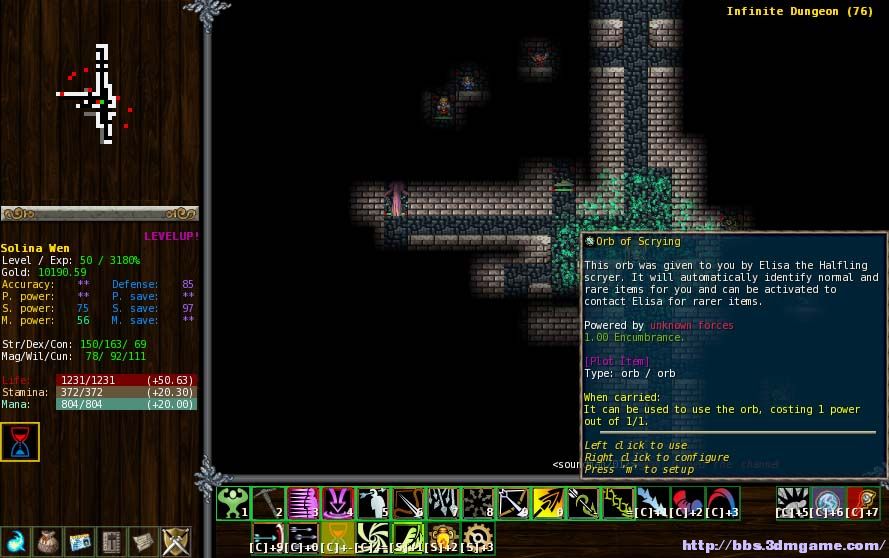This screenshot has height=558, width=889.
Task: Click the purple LEVELUP! notice
Action: pos(171,236)
